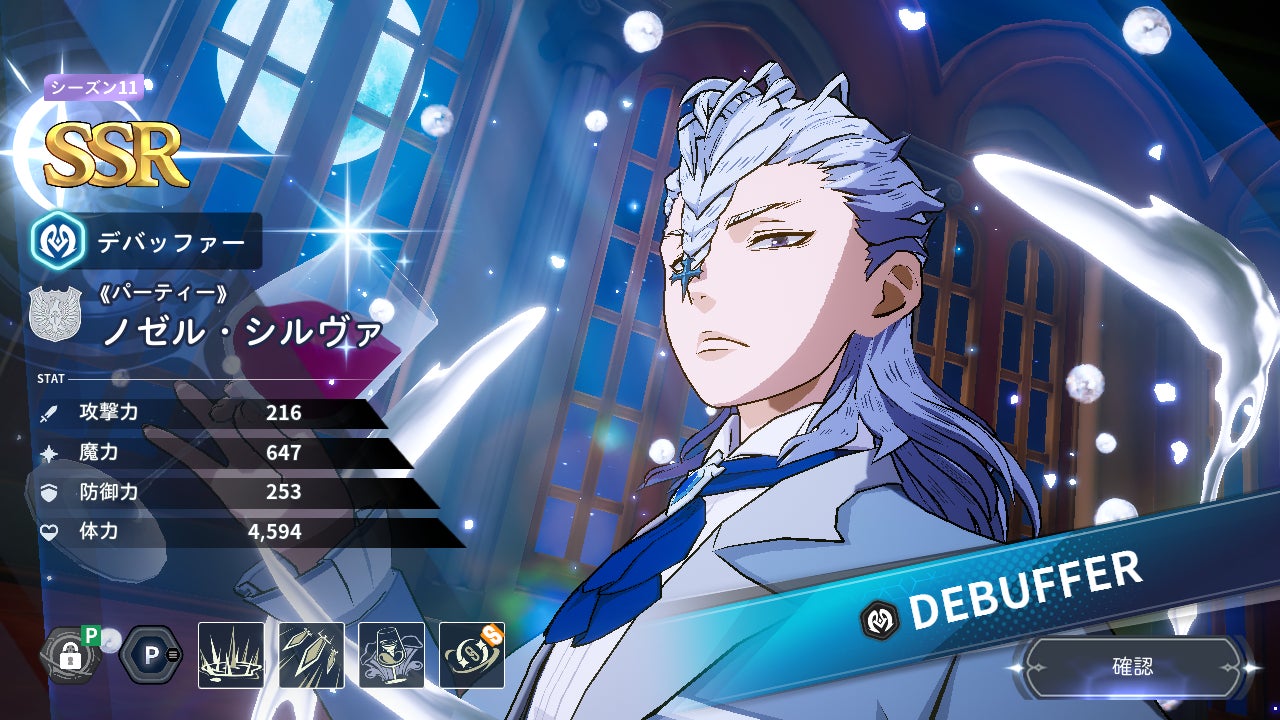Confirm with the 確認 button
This screenshot has height=720, width=1280.
pyautogui.click(x=1133, y=667)
